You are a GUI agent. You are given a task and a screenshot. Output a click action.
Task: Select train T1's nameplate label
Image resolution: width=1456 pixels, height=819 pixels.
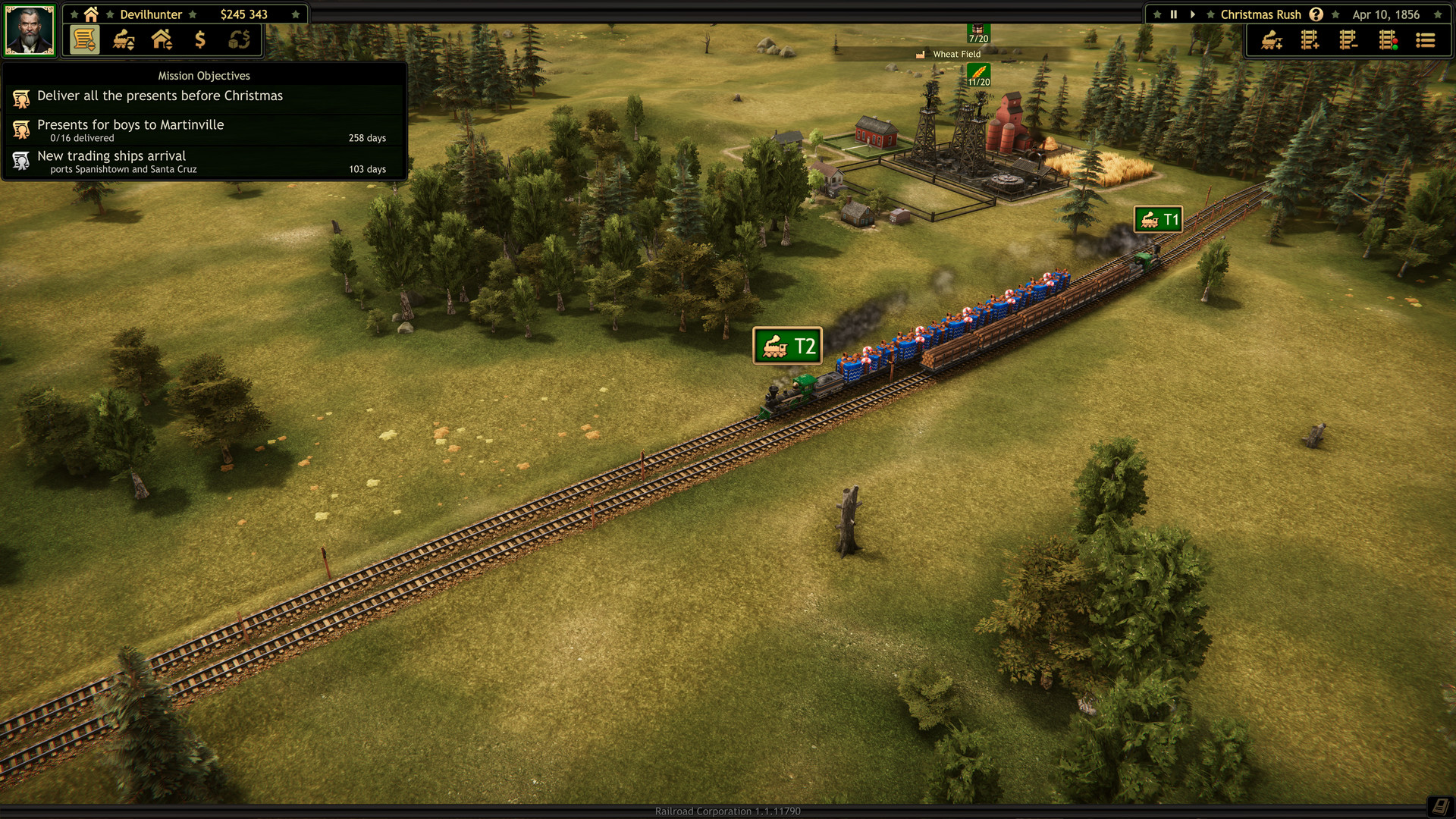pos(1156,218)
